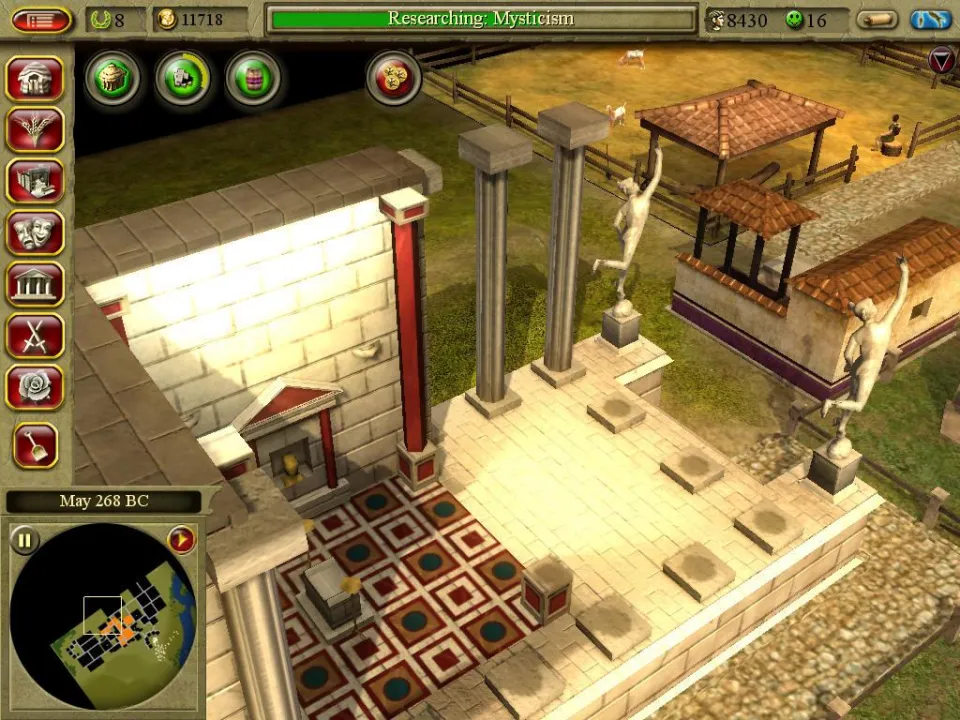
Task: Open the blue empire map button
Action: click(x=931, y=20)
